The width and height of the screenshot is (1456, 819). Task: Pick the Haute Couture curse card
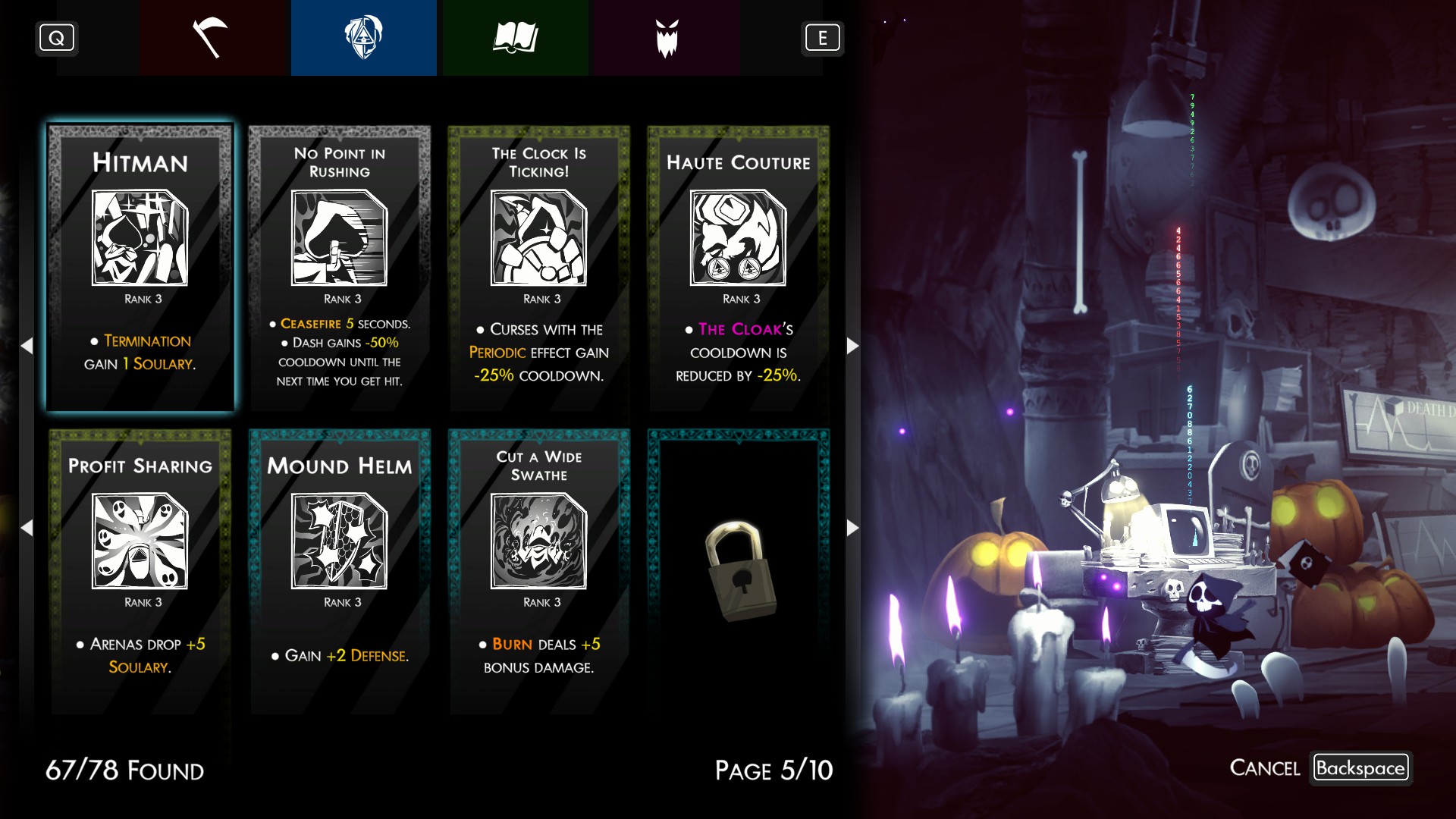(738, 268)
